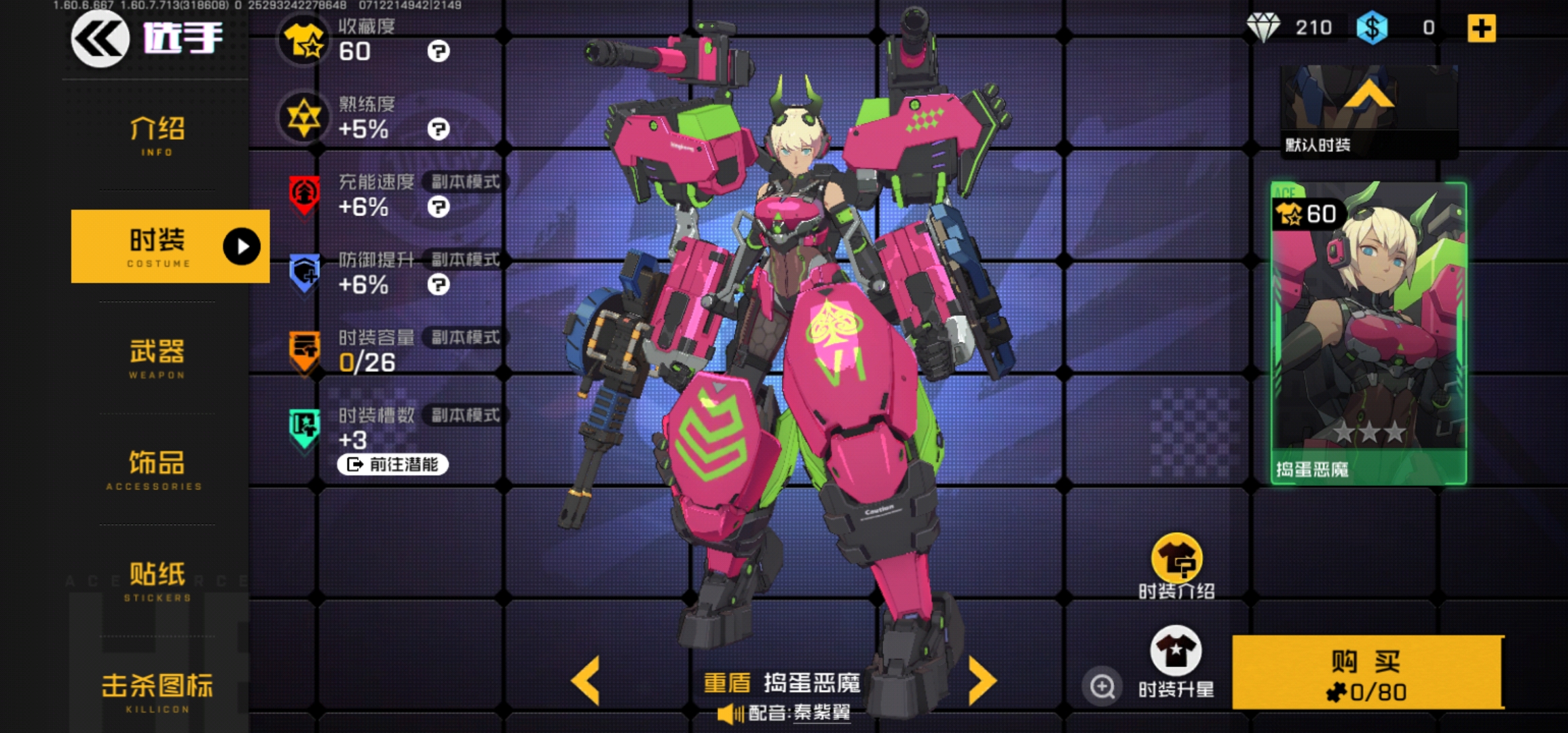The image size is (1568, 733).
Task: Click the arrow on the 时装 tab
Action: (x=242, y=246)
